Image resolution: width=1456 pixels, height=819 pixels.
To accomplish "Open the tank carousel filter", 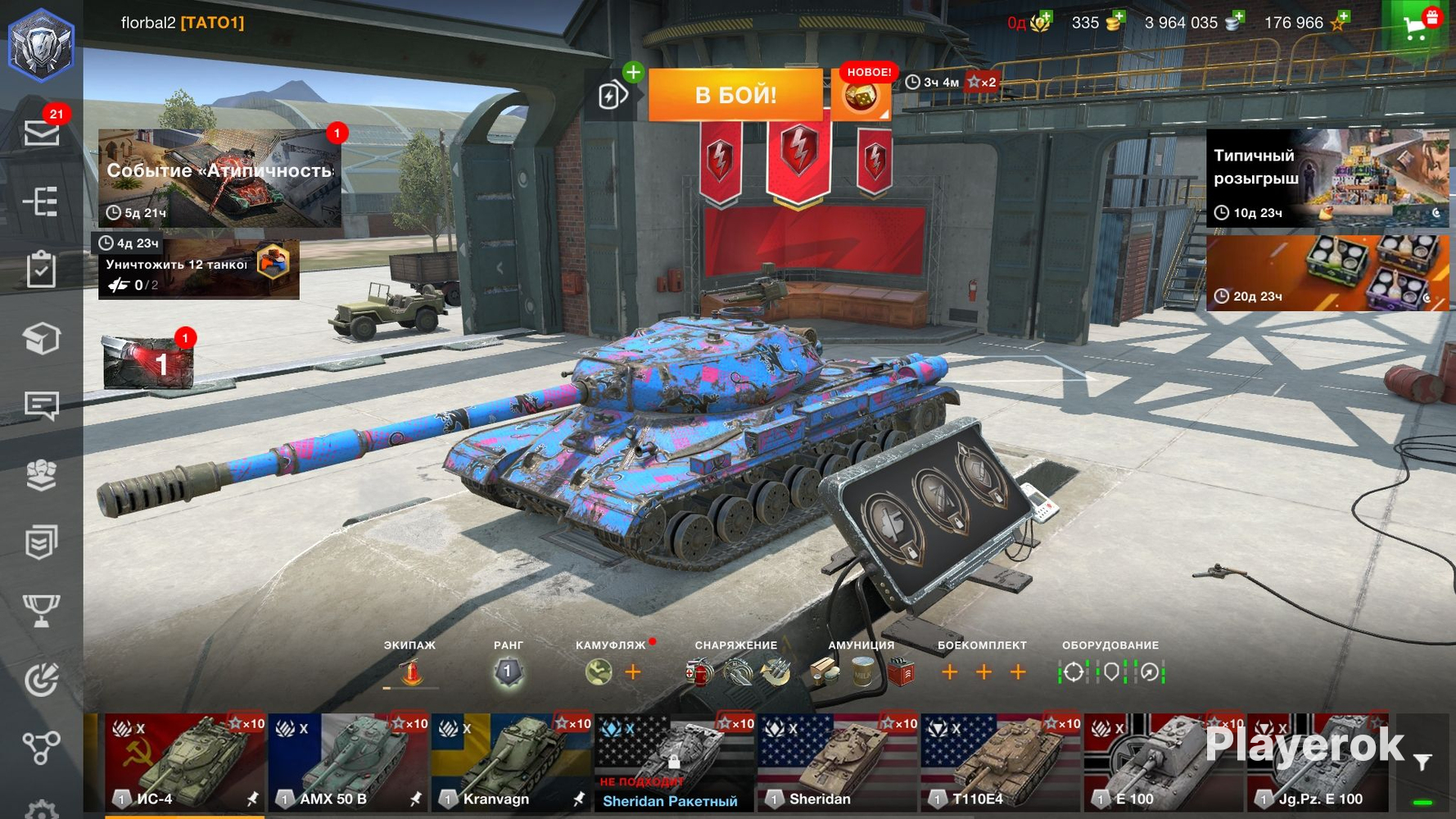I will [1423, 762].
